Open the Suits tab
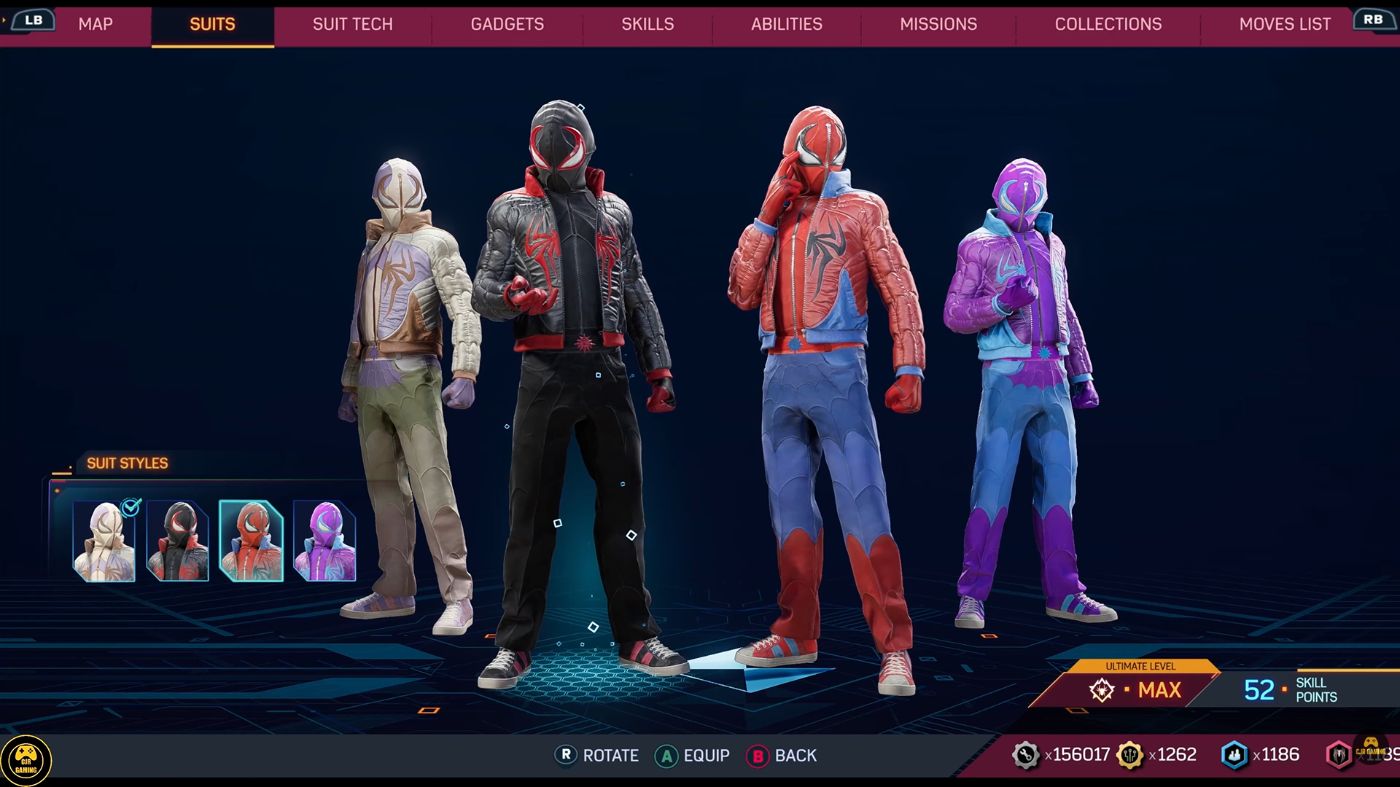The height and width of the screenshot is (787, 1400). coord(212,24)
